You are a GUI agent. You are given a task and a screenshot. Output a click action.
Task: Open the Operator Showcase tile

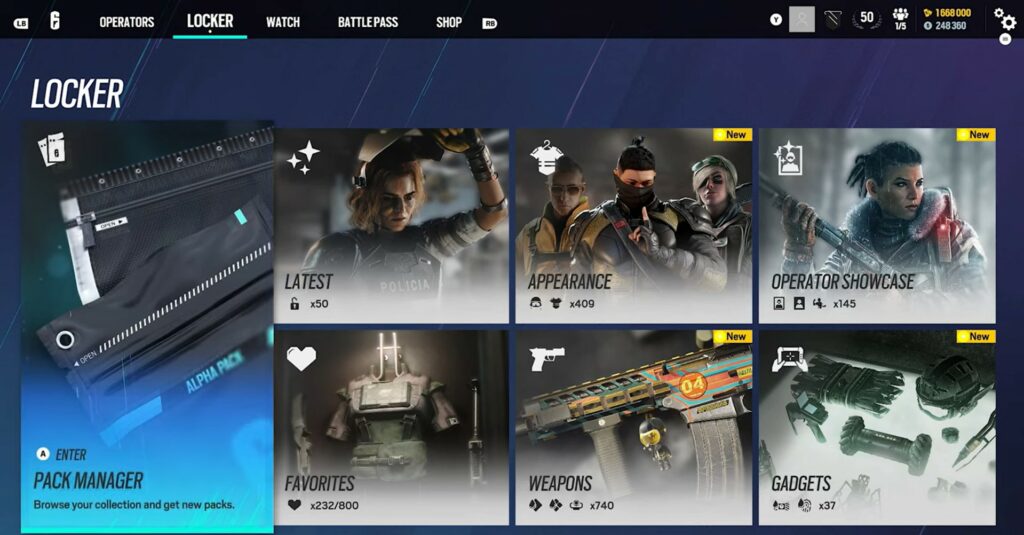click(x=877, y=225)
